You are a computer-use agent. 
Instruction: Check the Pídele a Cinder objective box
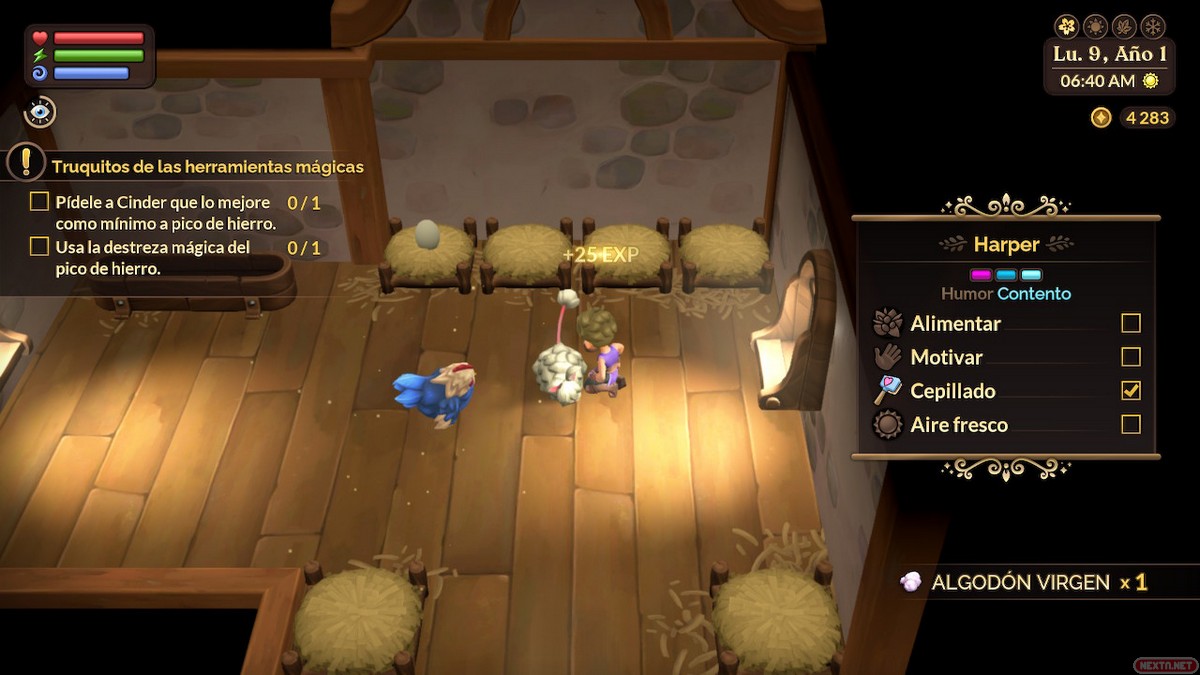pyautogui.click(x=39, y=202)
